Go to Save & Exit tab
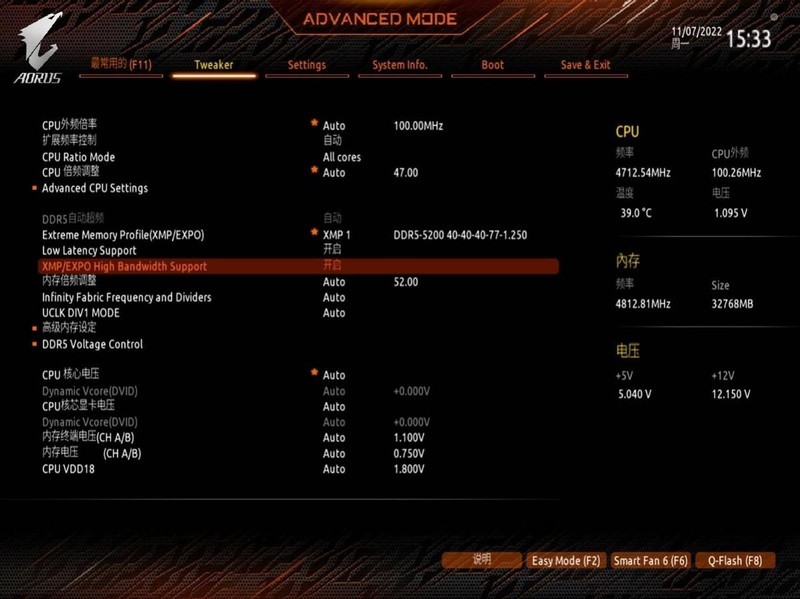The image size is (800, 599). coord(585,65)
